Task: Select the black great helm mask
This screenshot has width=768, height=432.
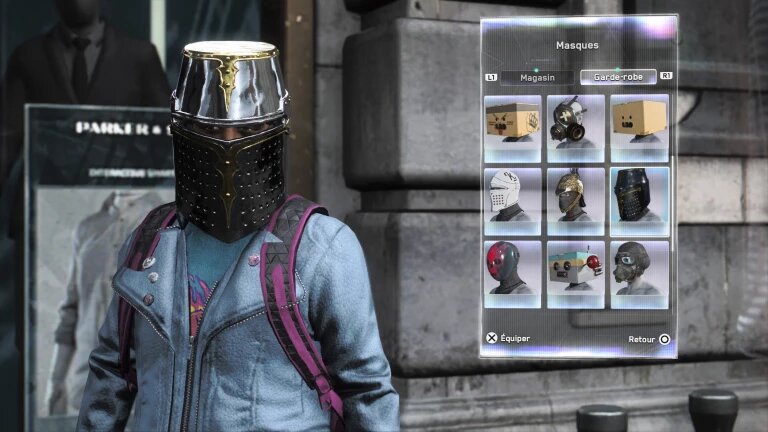Action: coord(639,200)
